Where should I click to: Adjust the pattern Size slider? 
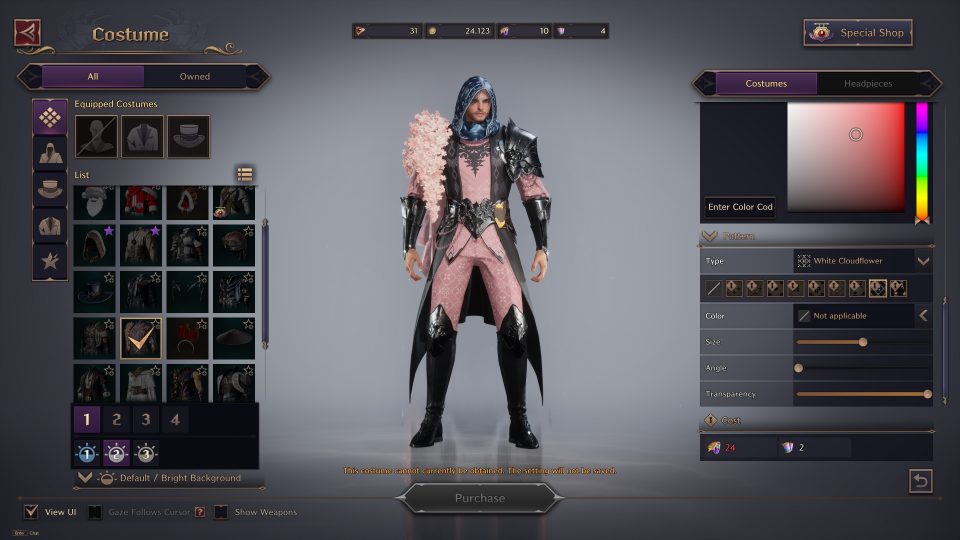point(862,342)
